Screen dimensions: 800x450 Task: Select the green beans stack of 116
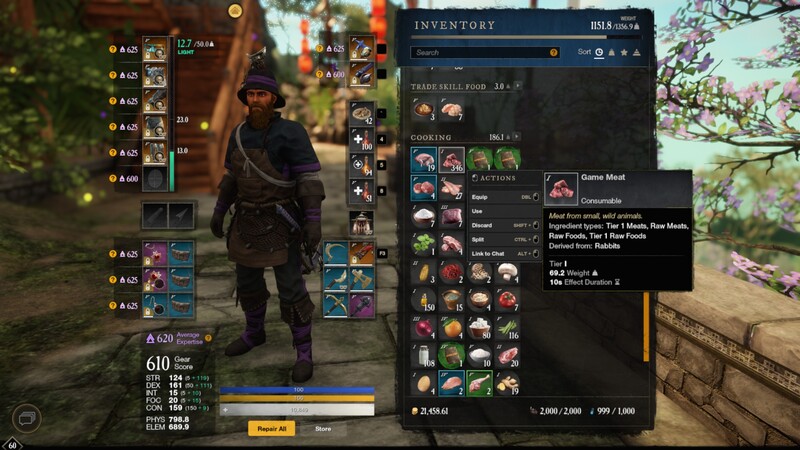click(507, 327)
